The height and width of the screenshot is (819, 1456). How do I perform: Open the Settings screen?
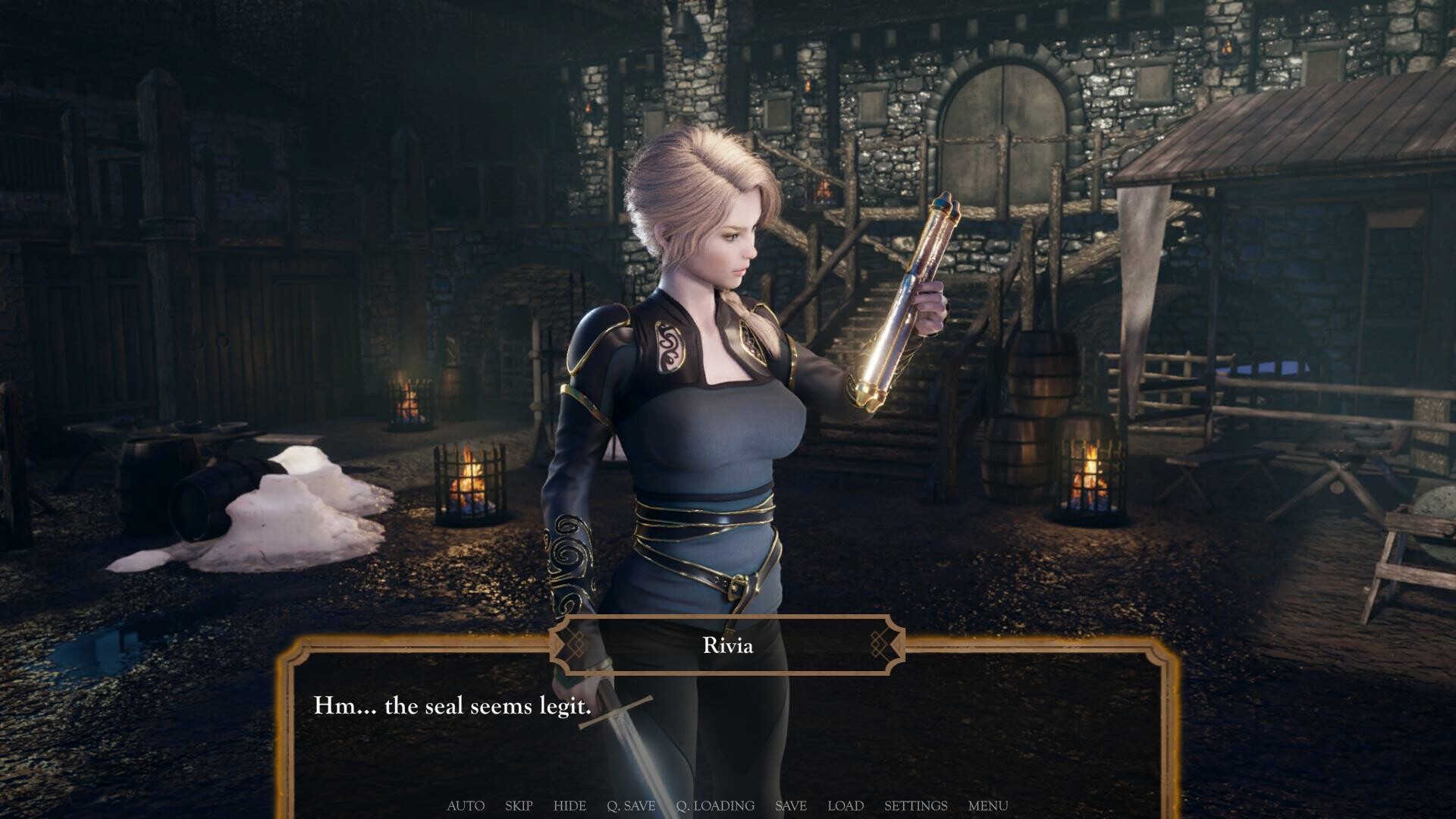[x=915, y=805]
